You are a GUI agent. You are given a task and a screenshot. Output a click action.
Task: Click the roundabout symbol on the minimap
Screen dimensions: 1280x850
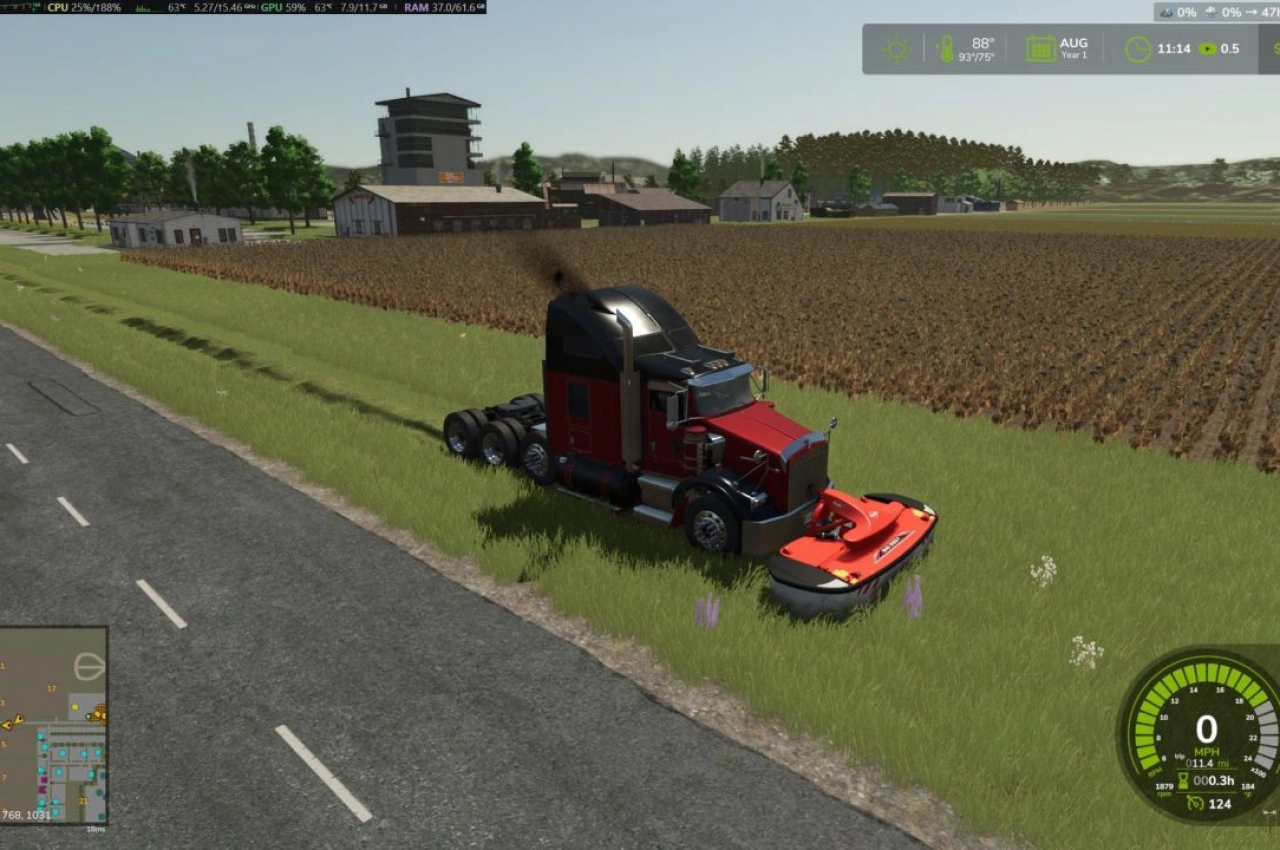(x=89, y=666)
